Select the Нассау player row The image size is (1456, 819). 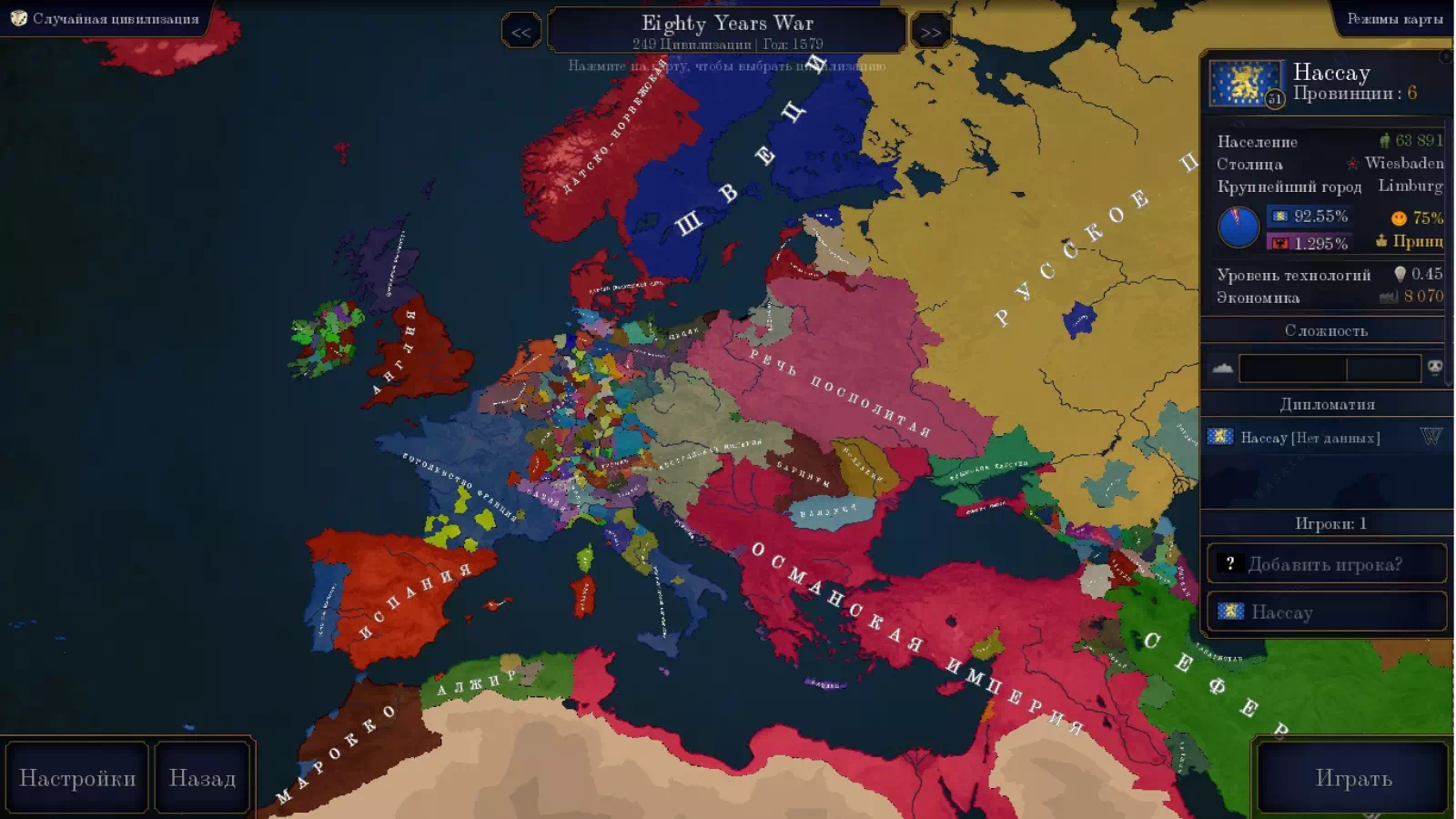[1326, 612]
